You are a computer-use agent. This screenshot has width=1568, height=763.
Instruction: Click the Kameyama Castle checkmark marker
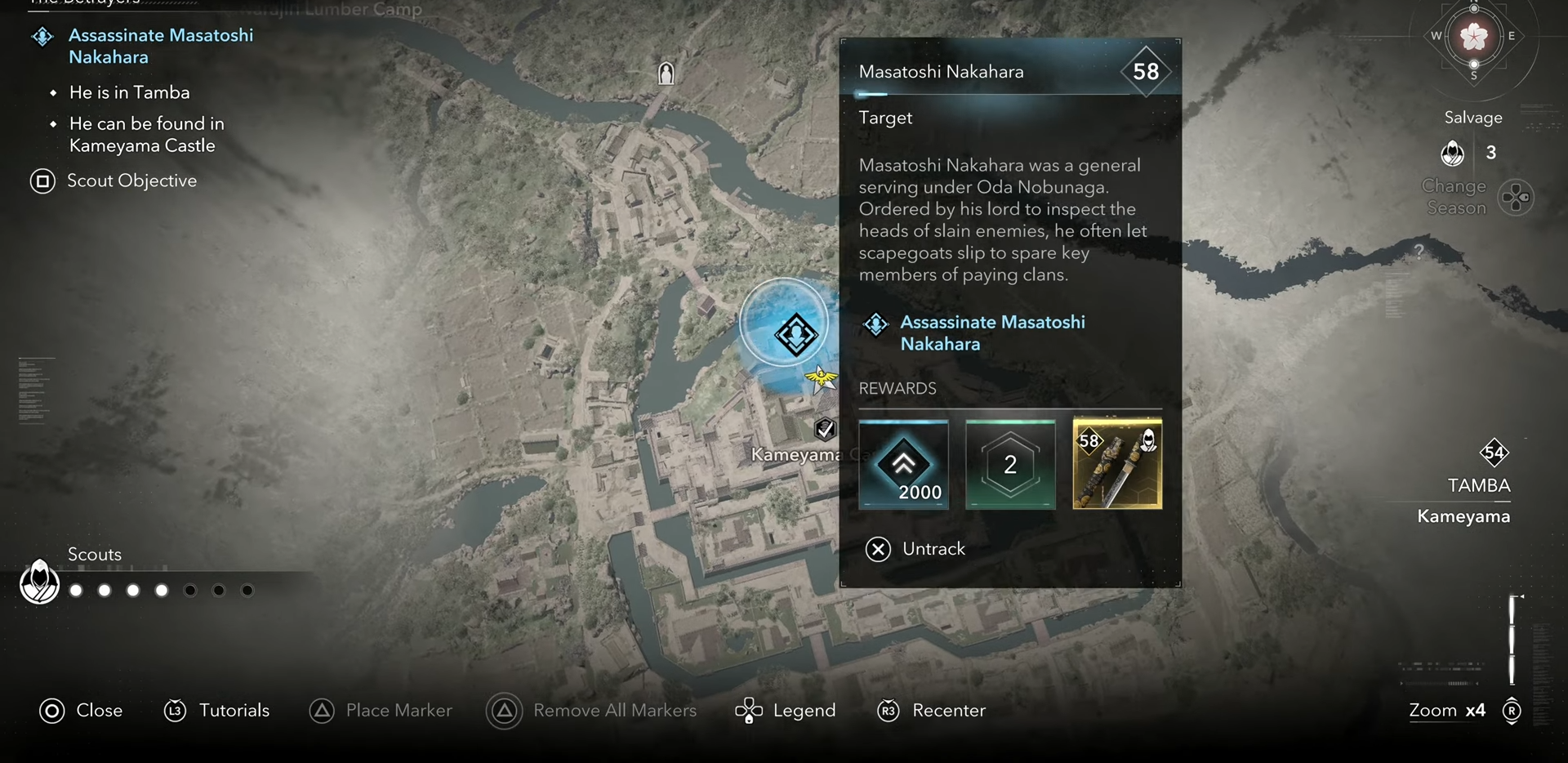tap(825, 428)
